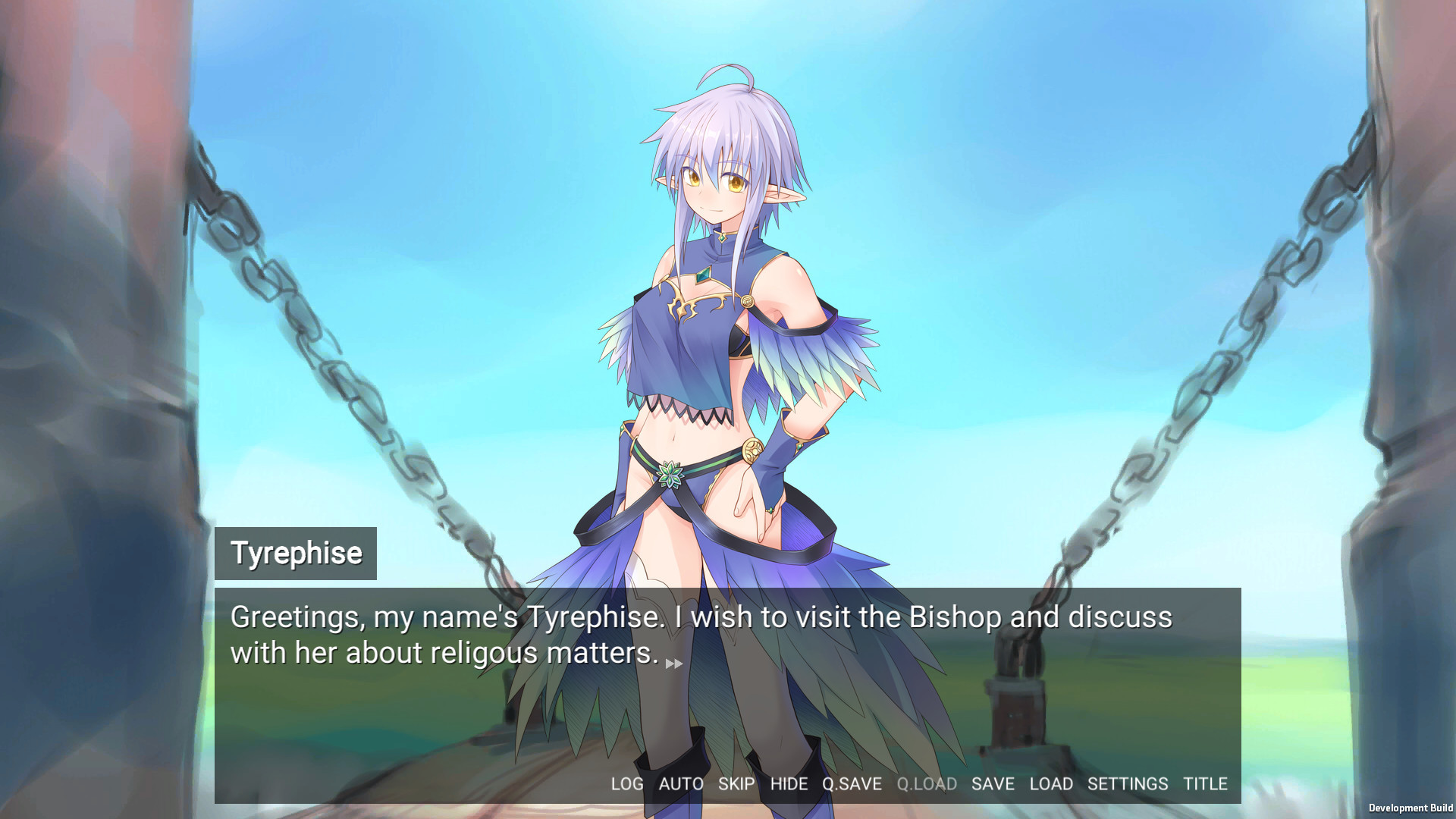The image size is (1456, 819).
Task: Activate quick save via Q.SAVE
Action: pyautogui.click(x=852, y=784)
